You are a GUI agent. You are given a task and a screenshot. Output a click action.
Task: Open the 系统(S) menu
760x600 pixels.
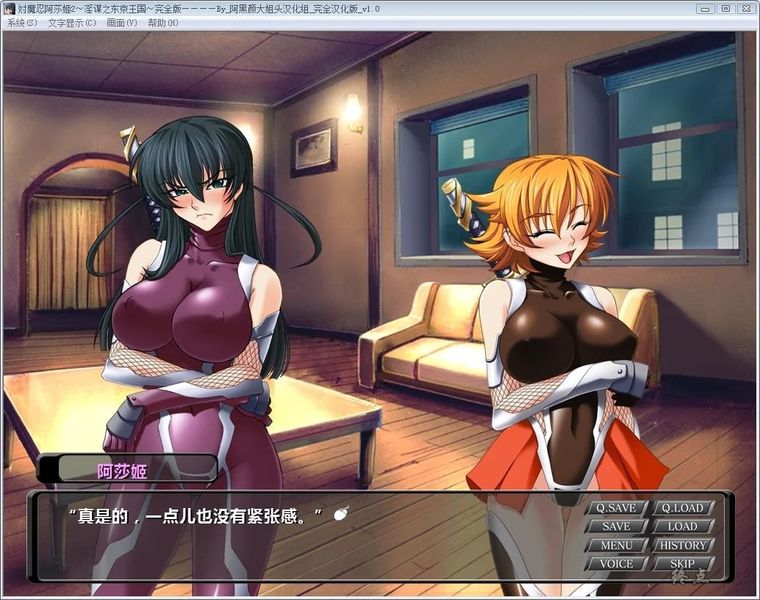coord(22,22)
